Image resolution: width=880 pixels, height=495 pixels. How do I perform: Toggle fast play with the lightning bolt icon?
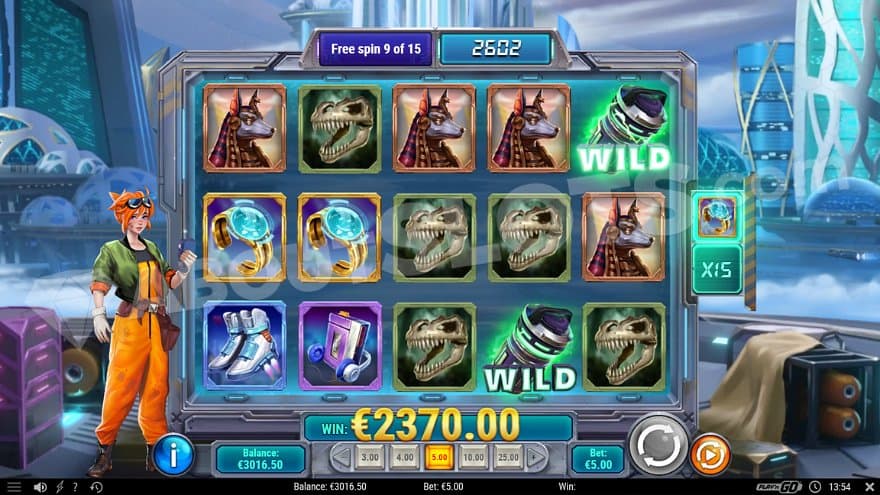[x=58, y=487]
